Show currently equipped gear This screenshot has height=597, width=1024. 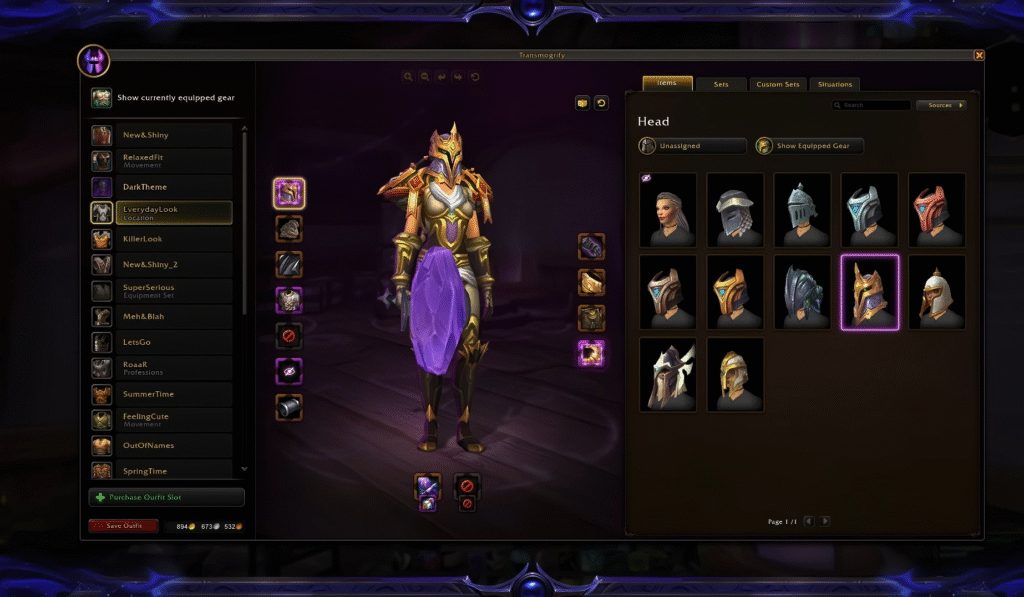click(165, 98)
